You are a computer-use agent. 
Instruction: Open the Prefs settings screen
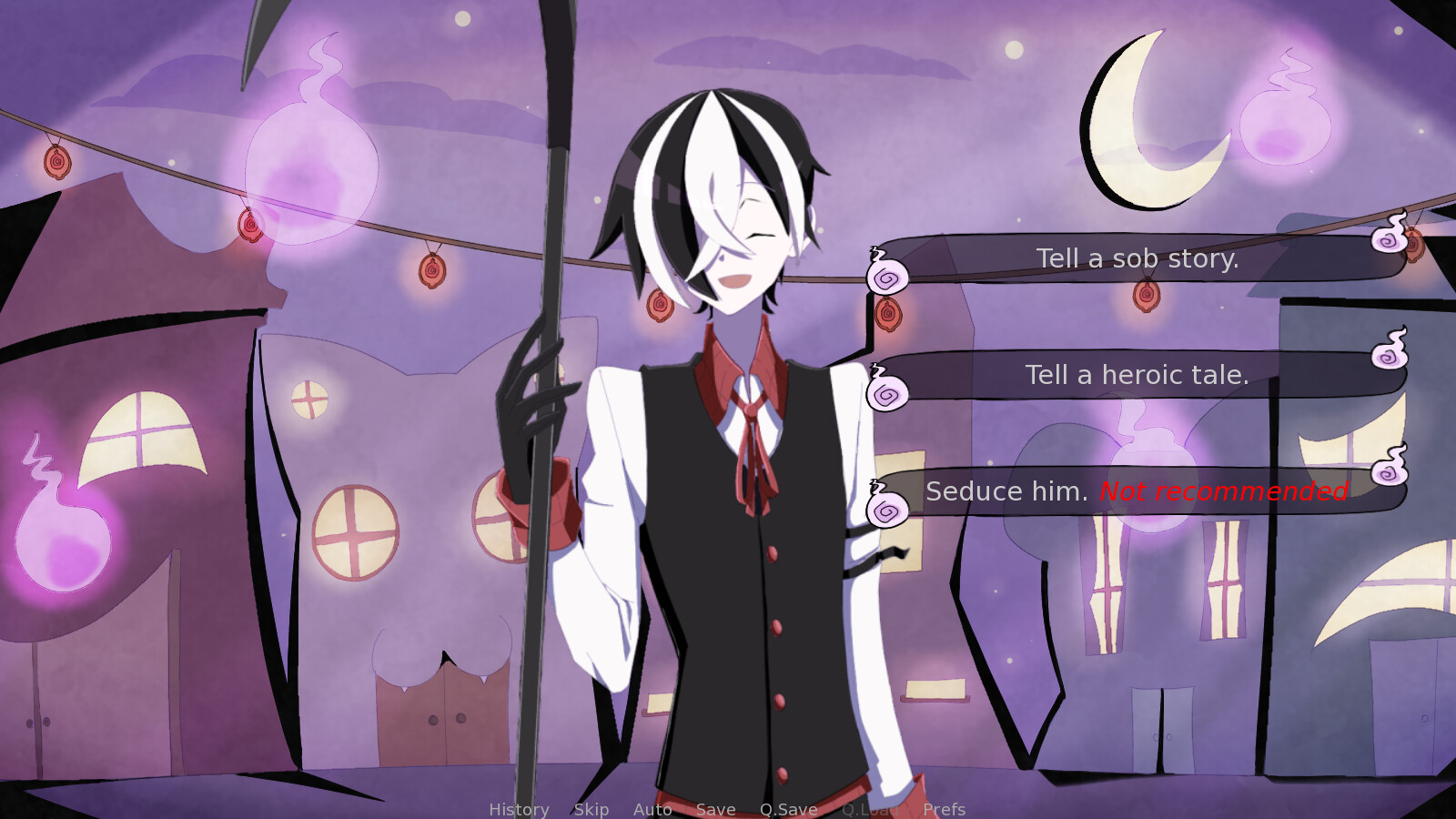(x=945, y=810)
